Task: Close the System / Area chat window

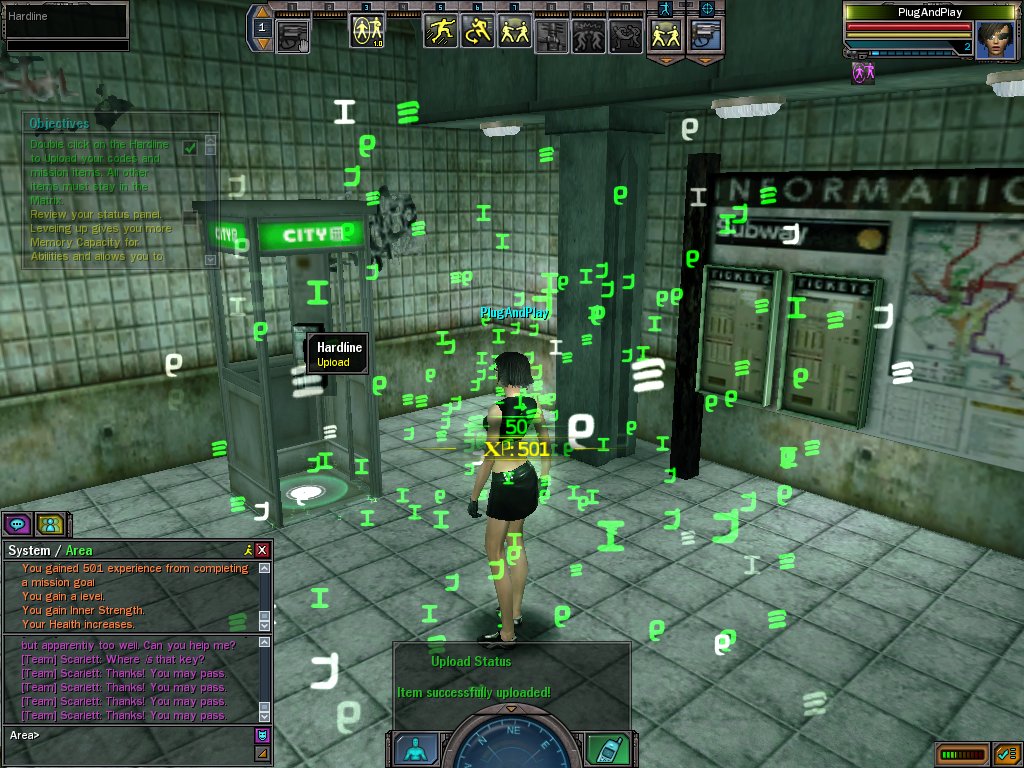Action: [x=262, y=550]
